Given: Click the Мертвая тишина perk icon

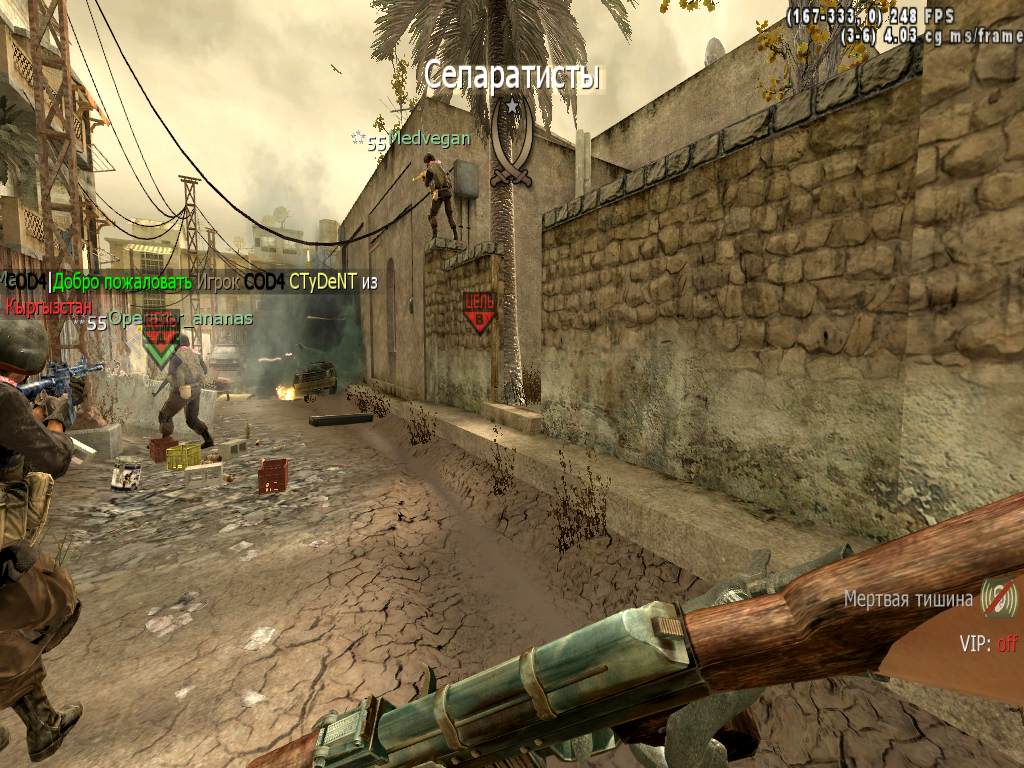Looking at the screenshot, I should pyautogui.click(x=998, y=598).
